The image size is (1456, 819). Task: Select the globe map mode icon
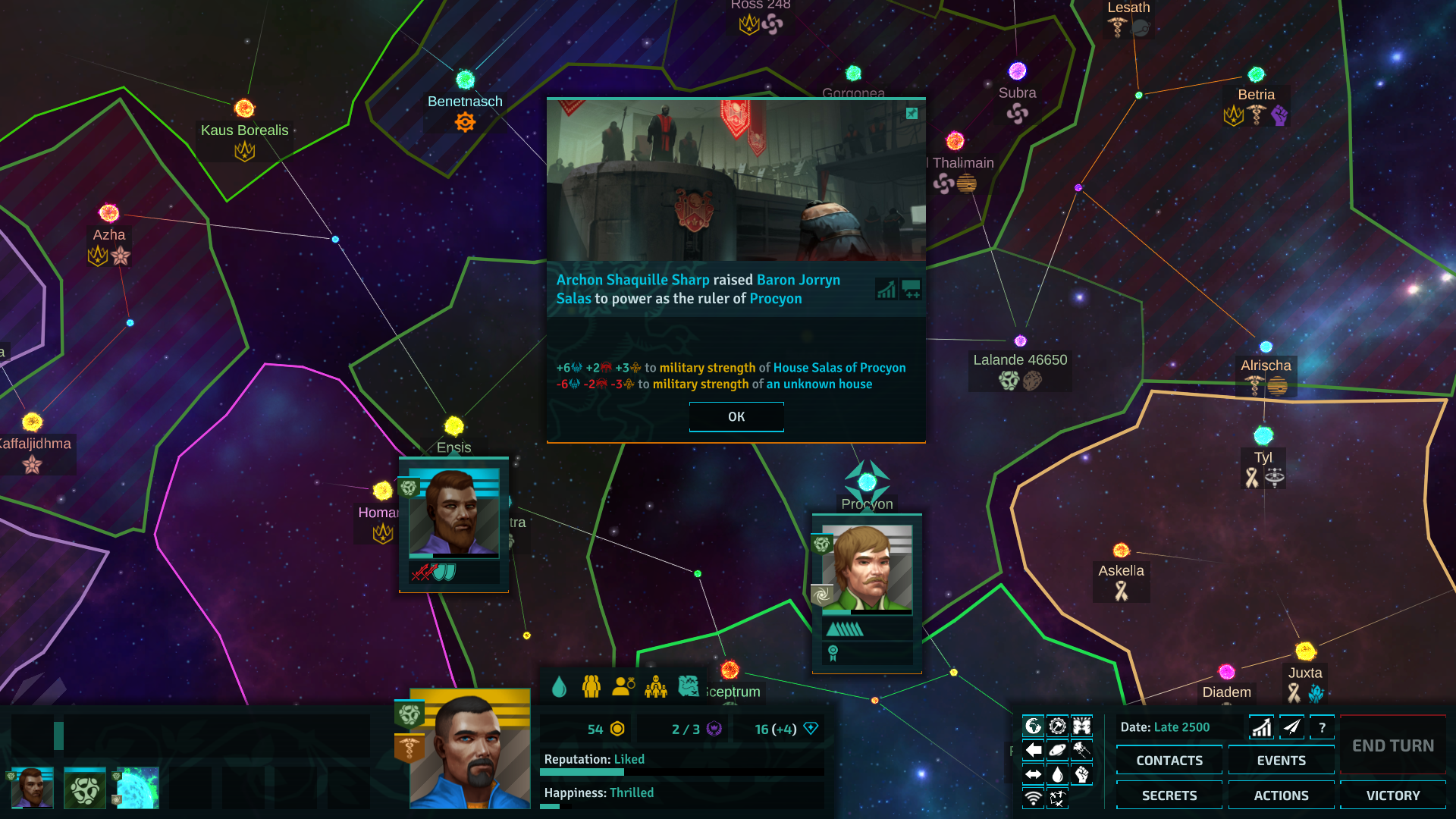click(1033, 724)
